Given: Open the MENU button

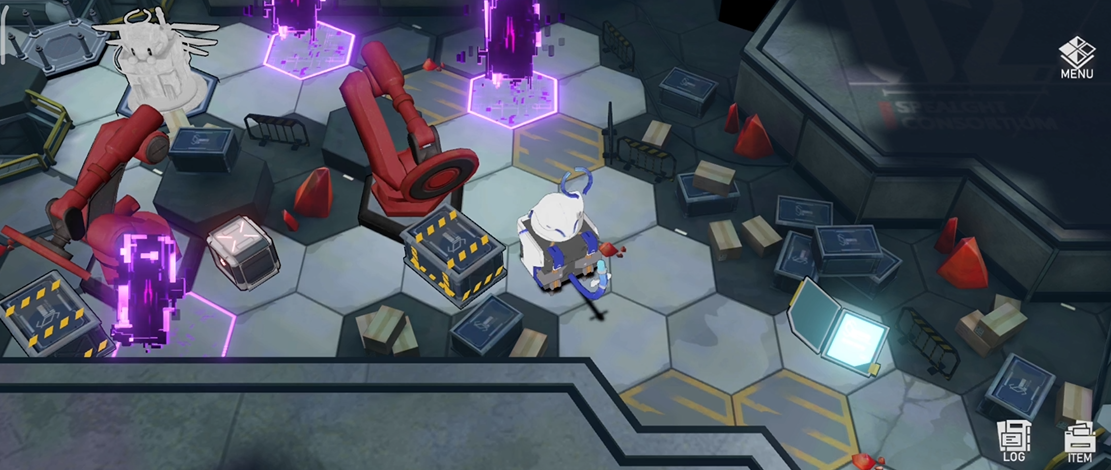Looking at the screenshot, I should 1076,57.
